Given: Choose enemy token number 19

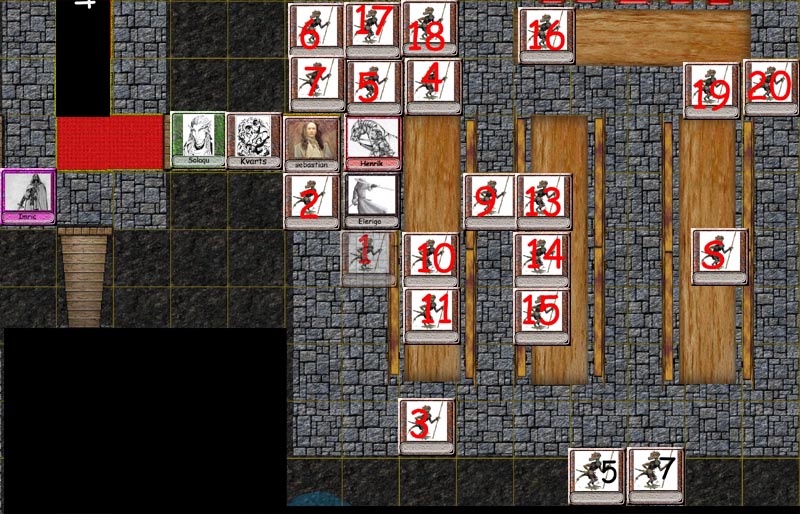Looking at the screenshot, I should click(x=711, y=91).
